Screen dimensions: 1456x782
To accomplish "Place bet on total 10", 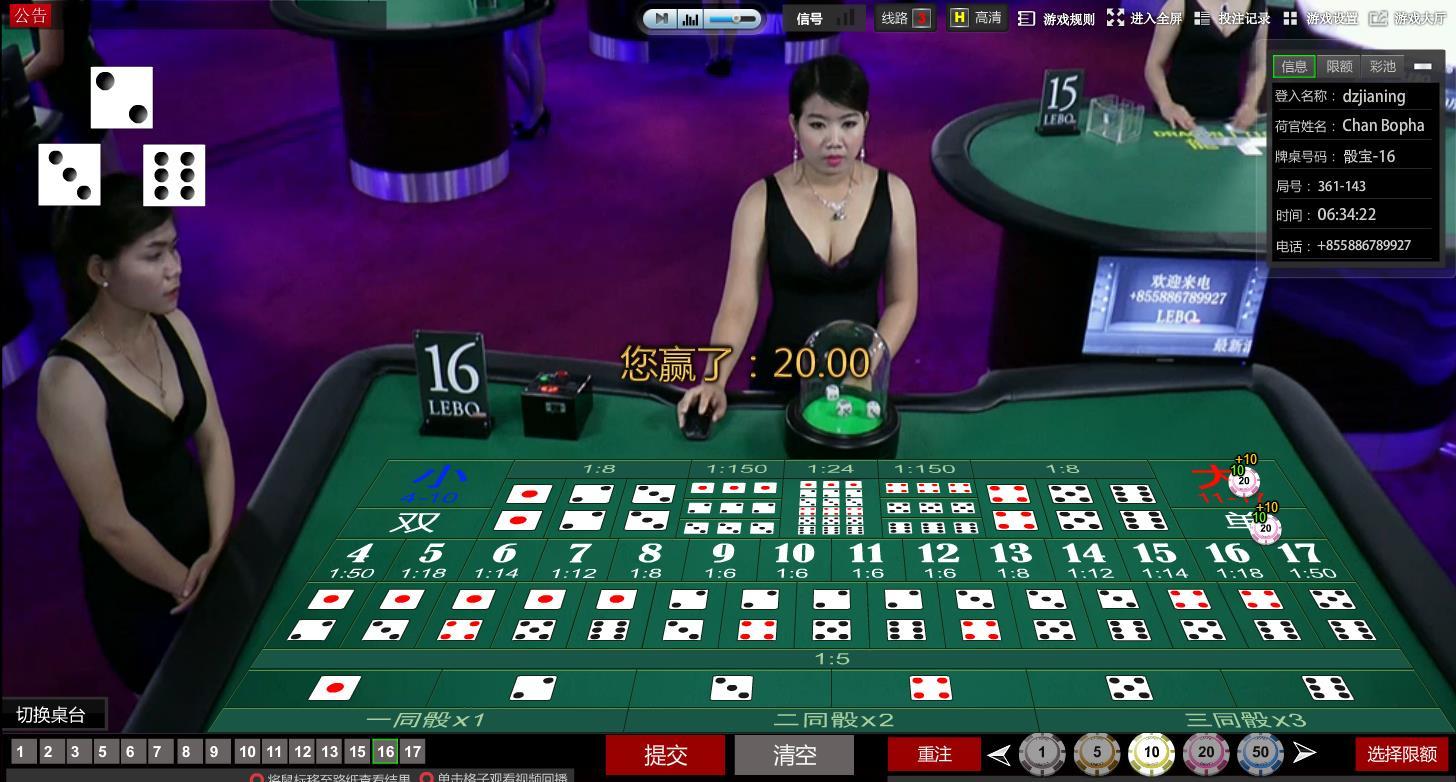I will tap(794, 560).
